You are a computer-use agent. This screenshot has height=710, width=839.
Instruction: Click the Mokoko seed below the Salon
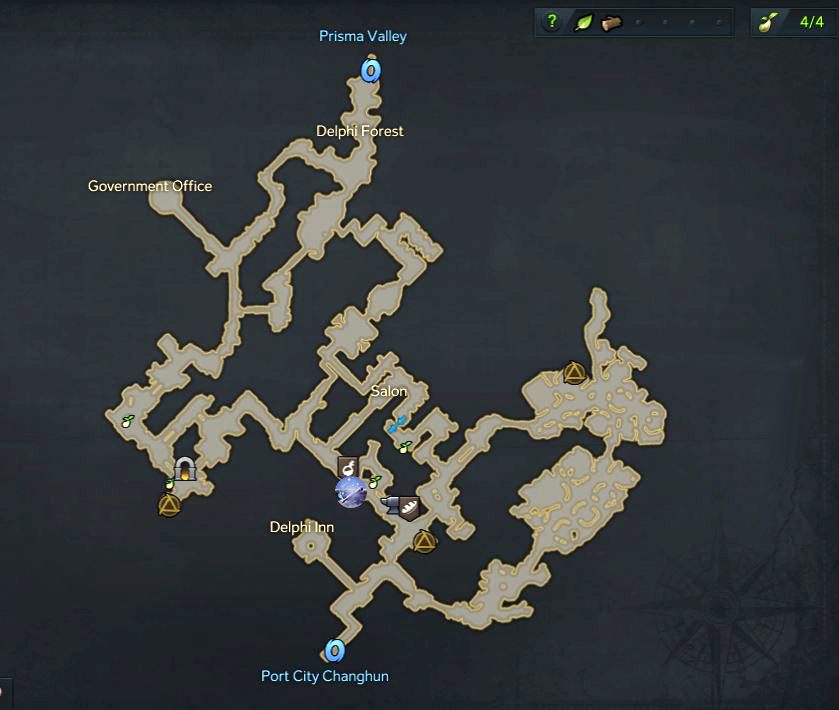[405, 447]
